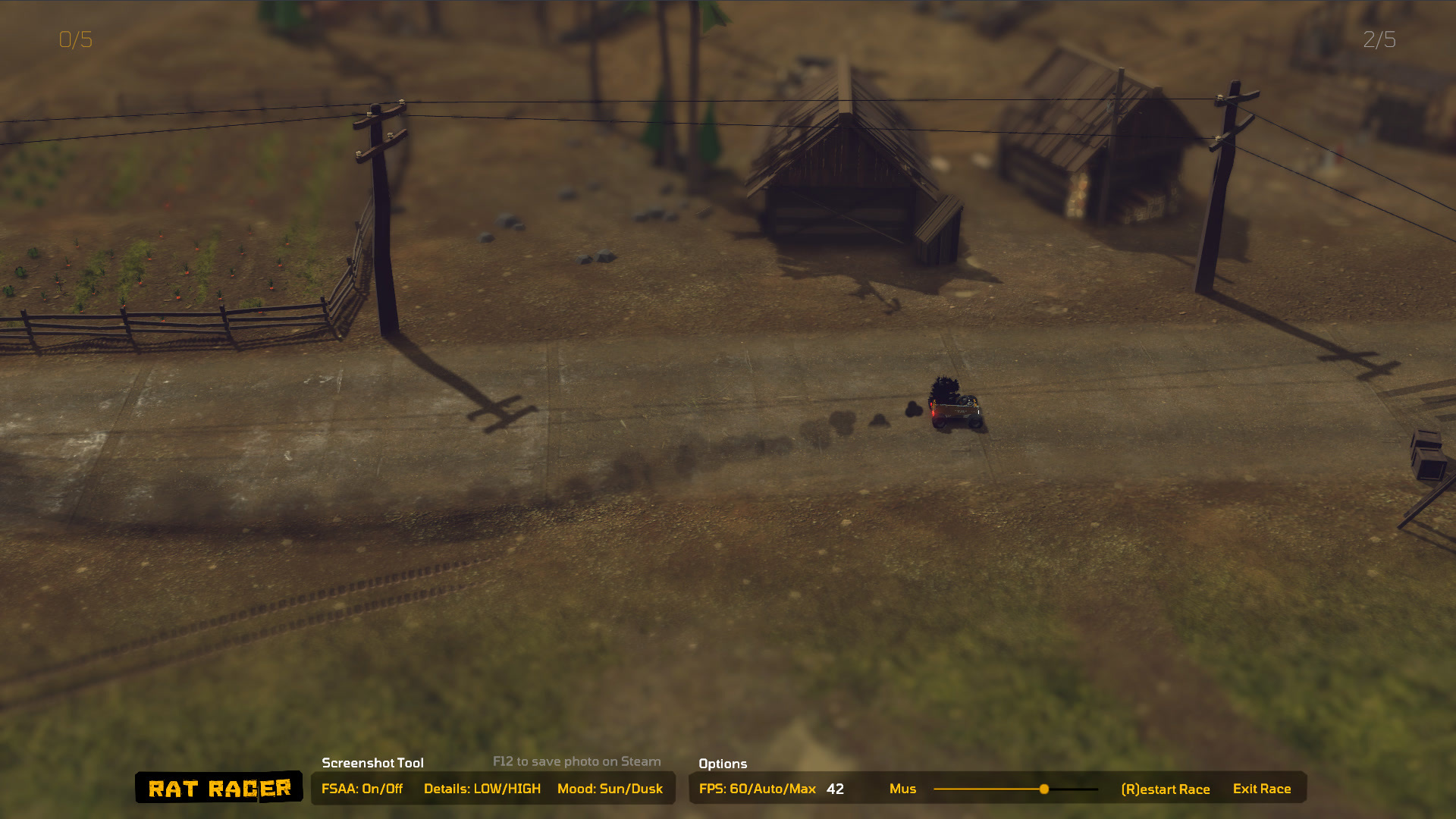Click Exit Race

click(x=1261, y=789)
